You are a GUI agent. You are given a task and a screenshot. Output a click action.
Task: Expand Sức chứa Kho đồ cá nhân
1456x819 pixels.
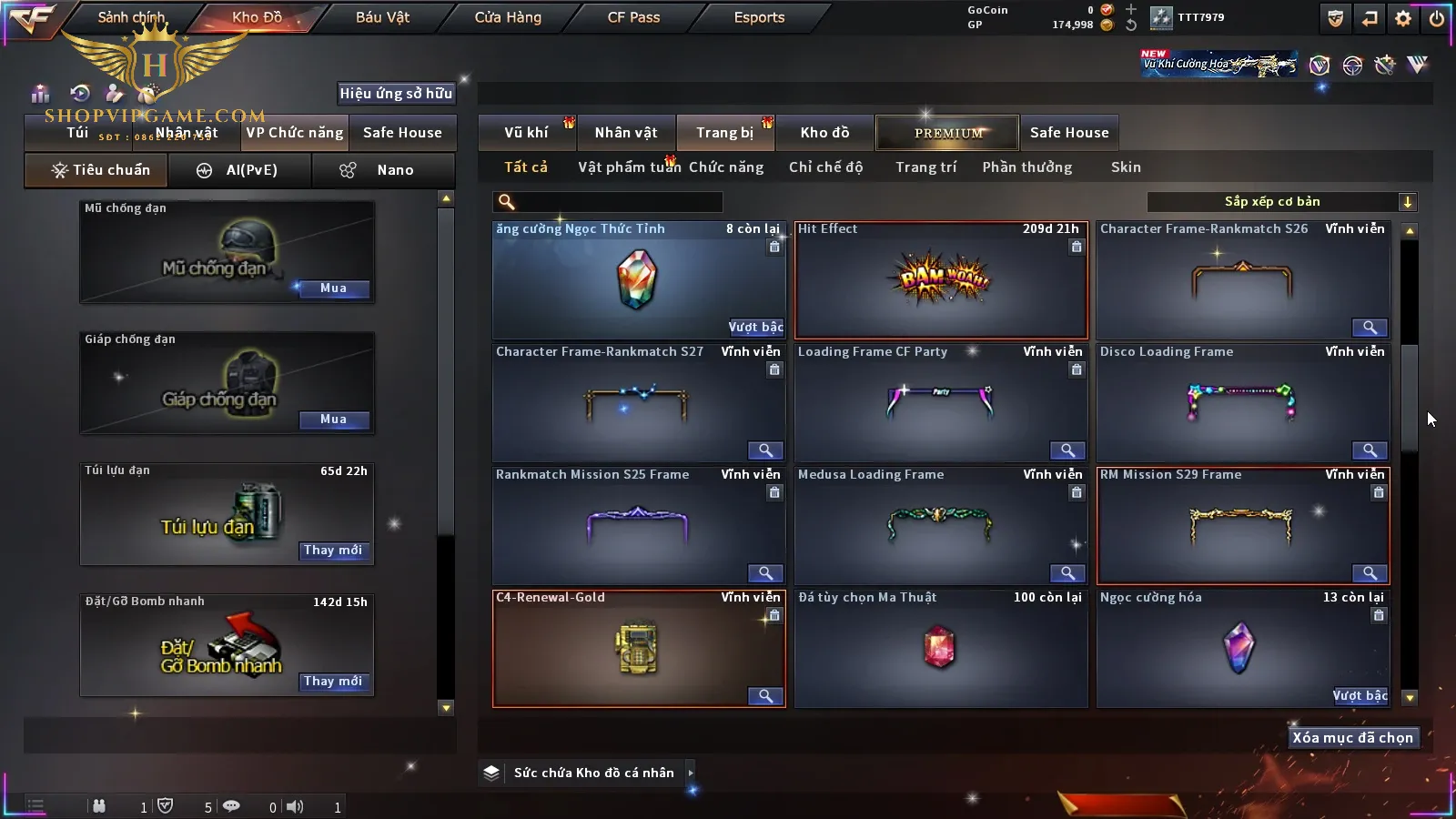click(593, 773)
